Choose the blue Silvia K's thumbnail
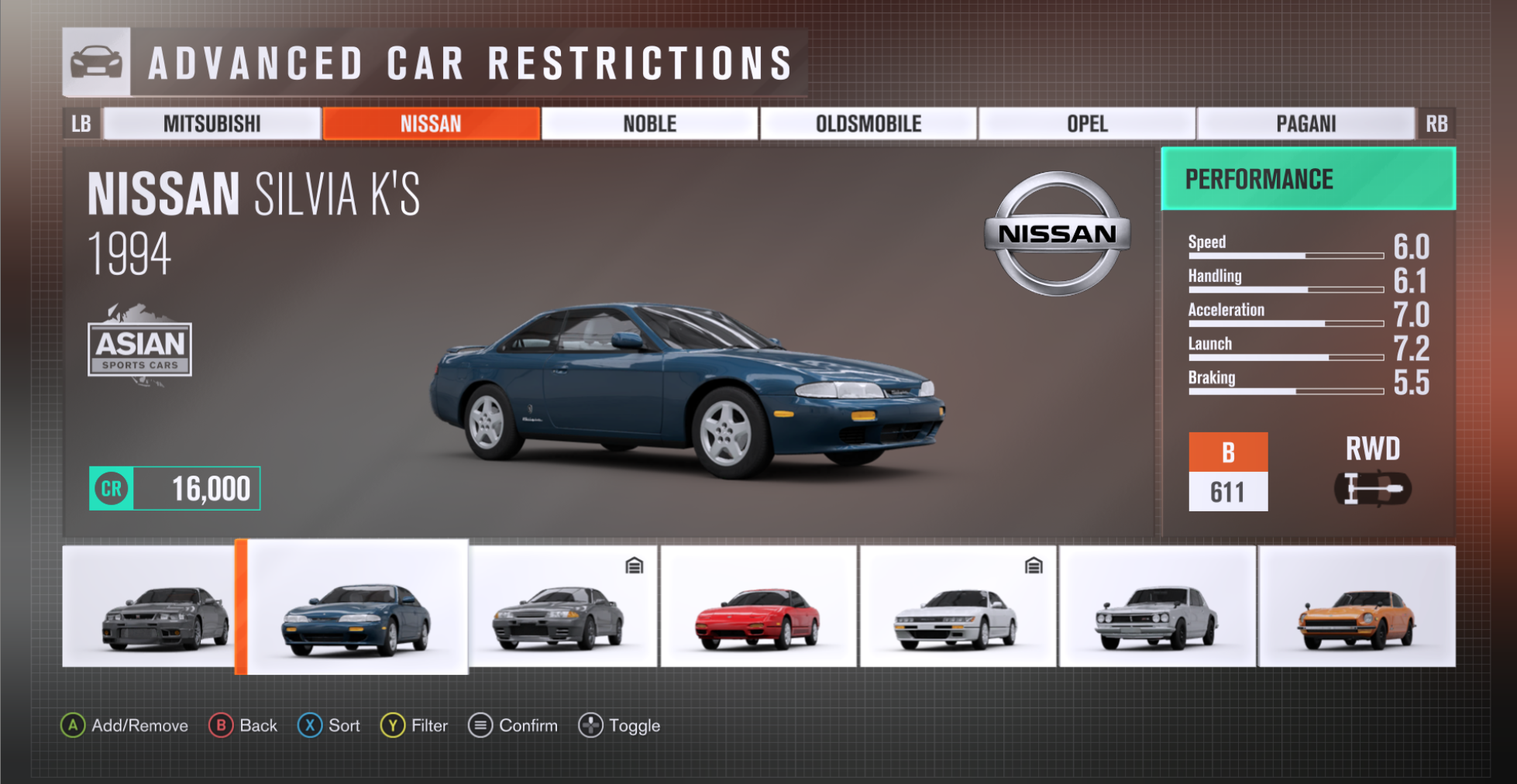Image resolution: width=1517 pixels, height=784 pixels. coord(357,607)
